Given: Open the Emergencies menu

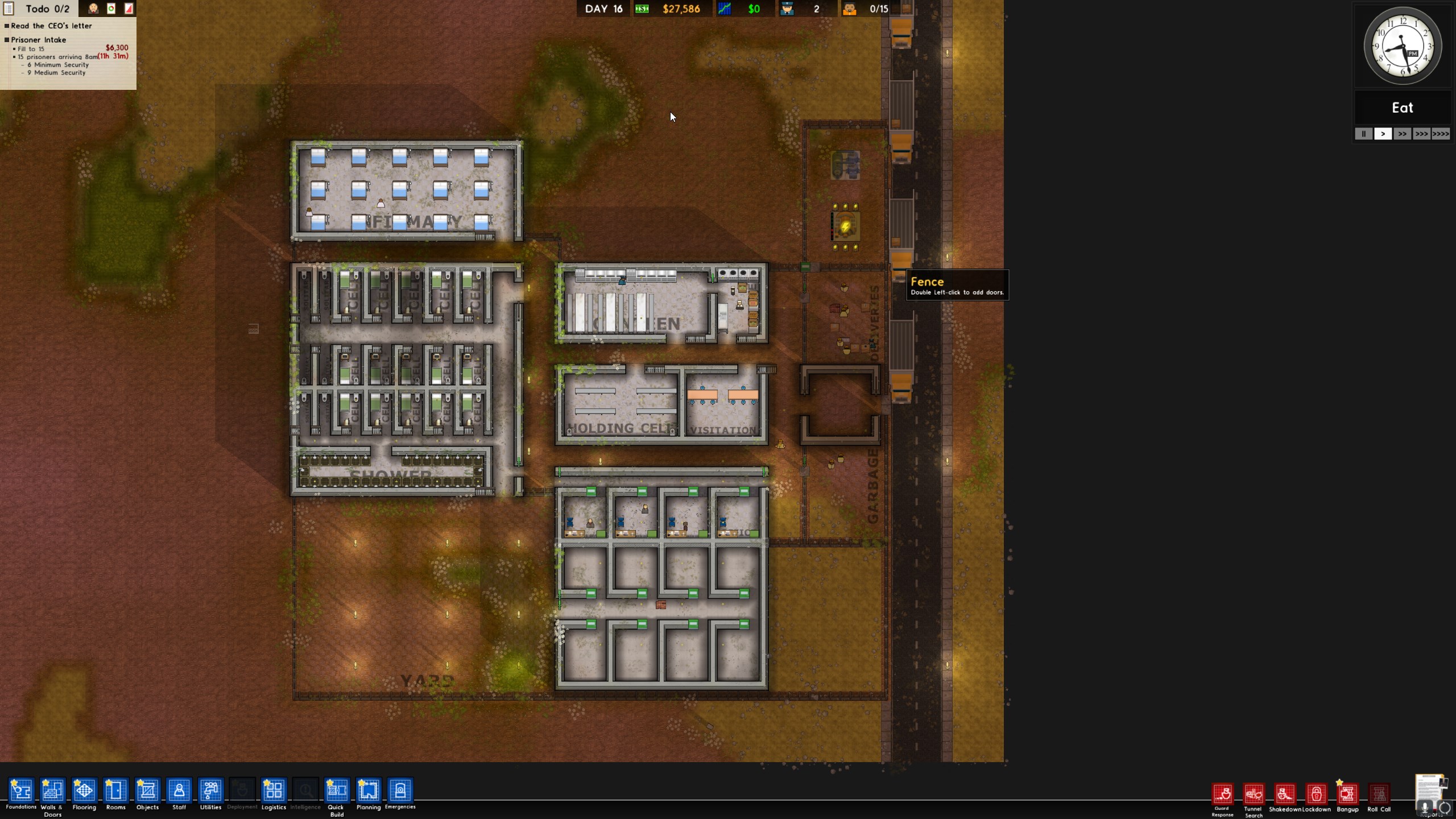Looking at the screenshot, I should pos(400,791).
